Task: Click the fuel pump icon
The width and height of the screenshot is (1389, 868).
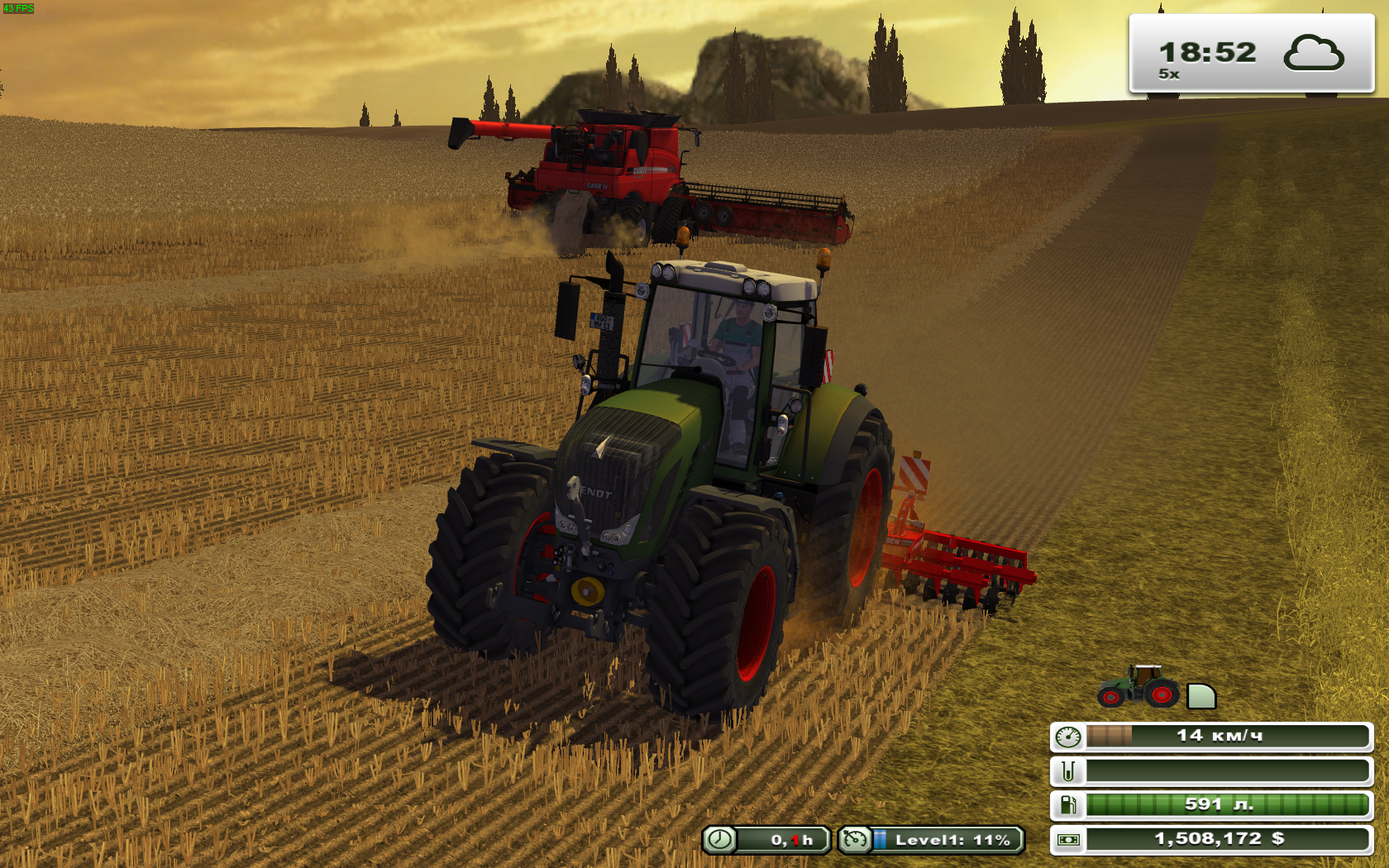Action: click(x=1068, y=804)
